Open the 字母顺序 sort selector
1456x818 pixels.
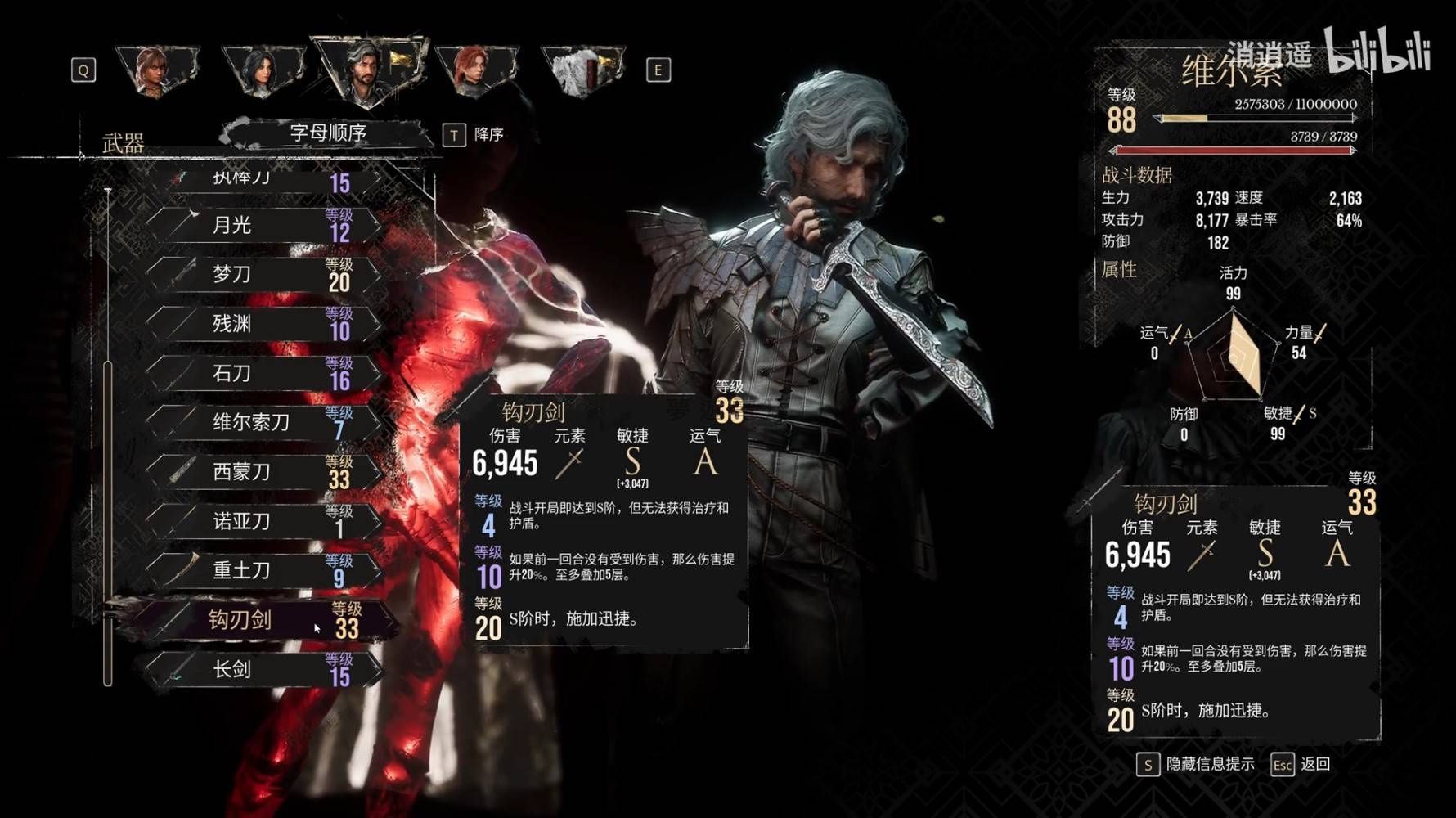click(329, 133)
